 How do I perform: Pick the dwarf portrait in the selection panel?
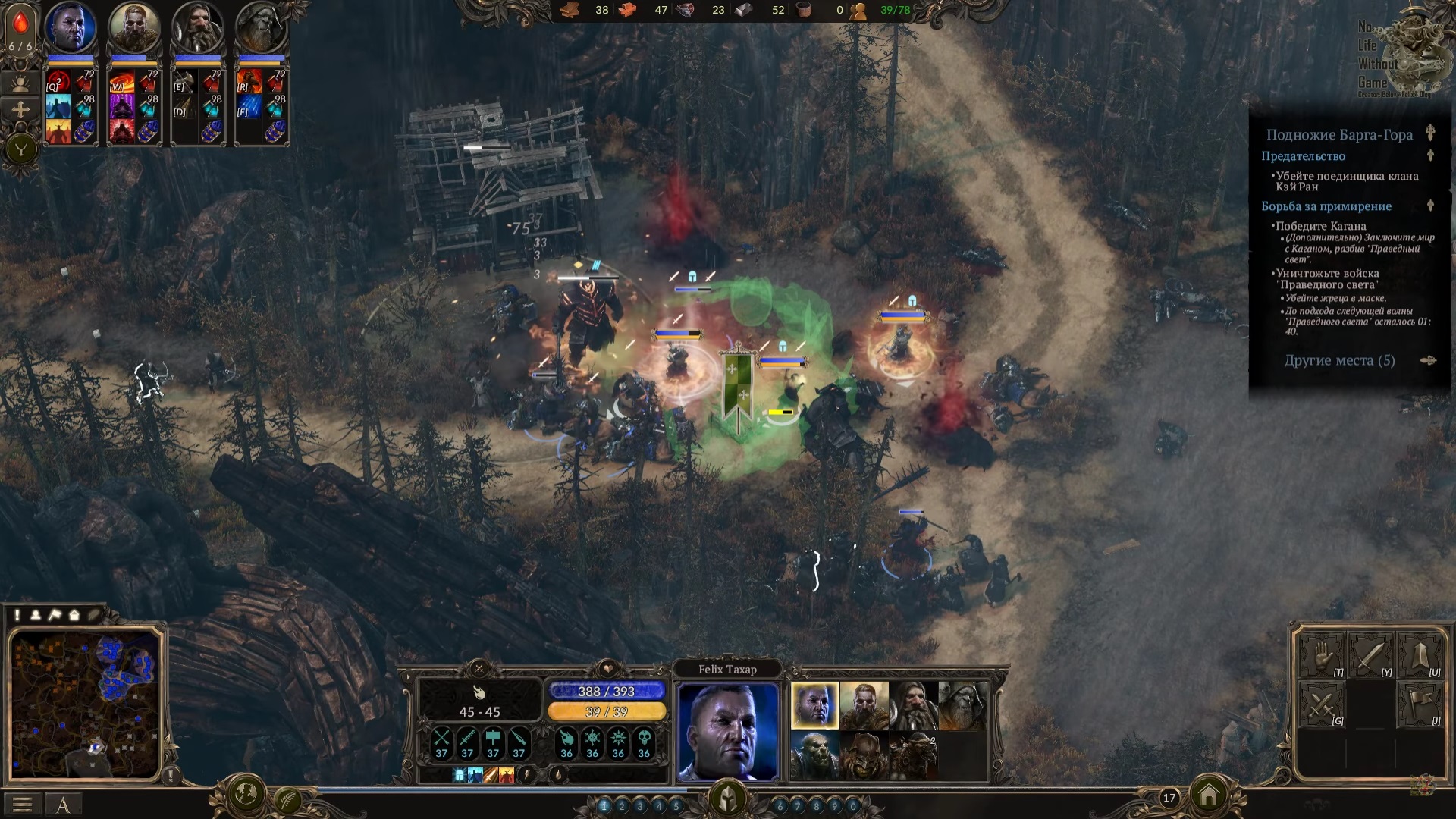913,705
